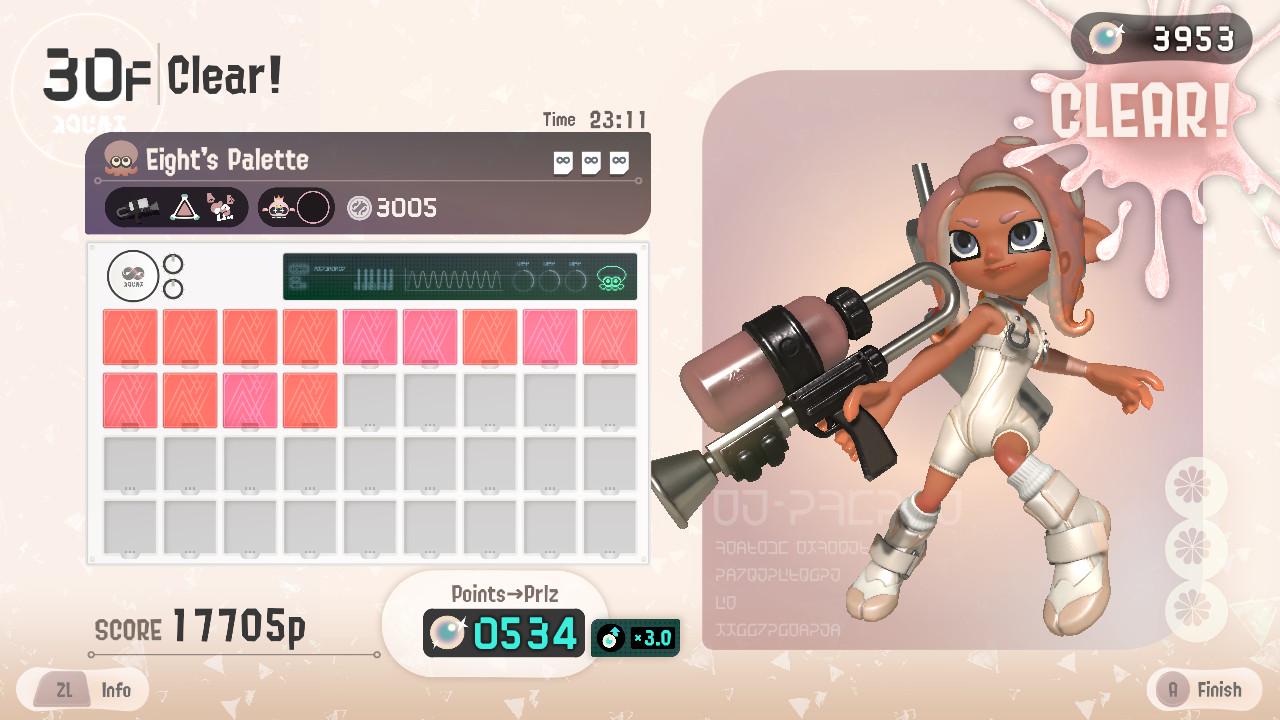
Task: Choose Finish to exit results
Action: pyautogui.click(x=1198, y=690)
